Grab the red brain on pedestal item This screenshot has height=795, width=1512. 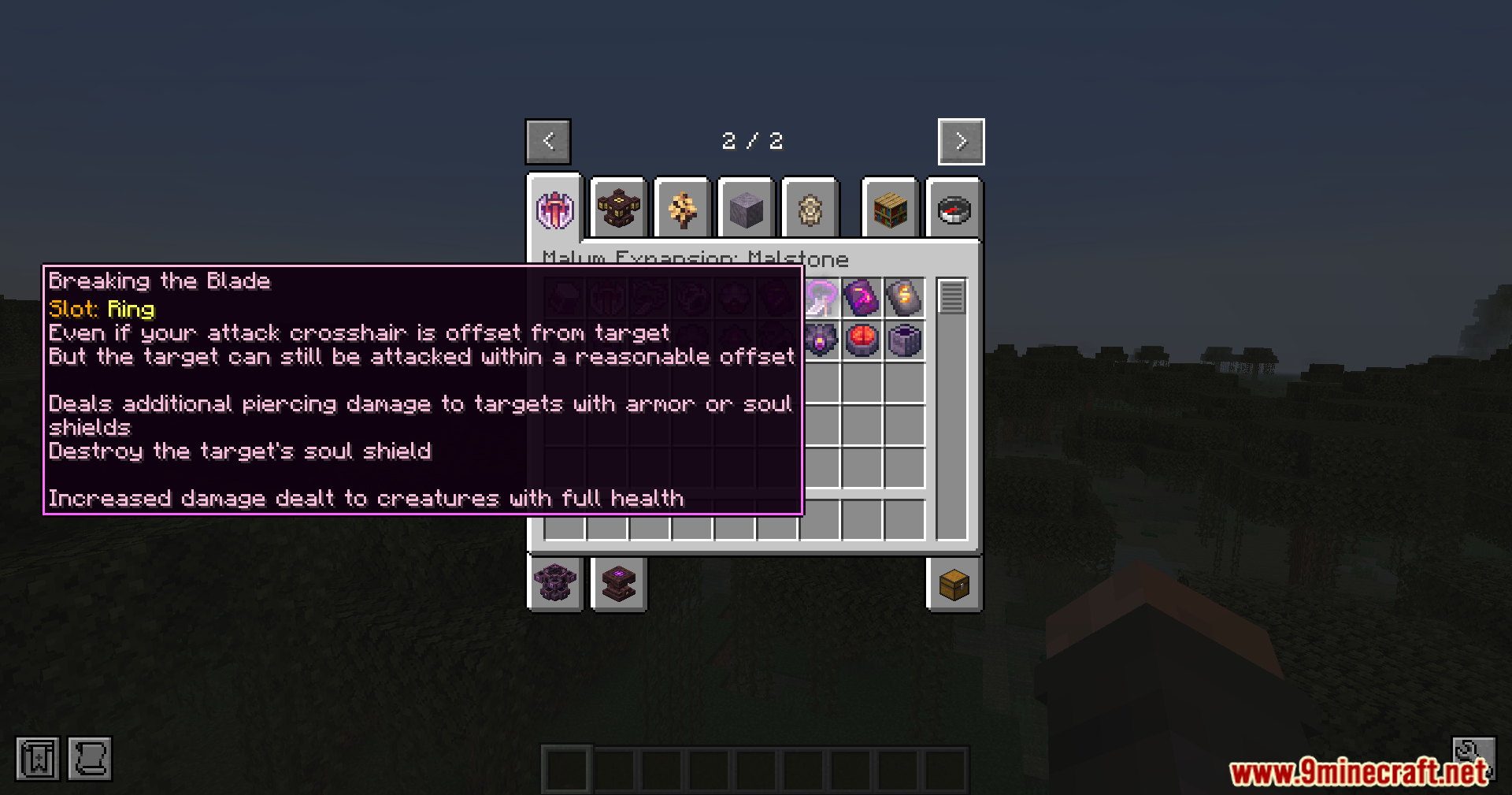(862, 340)
